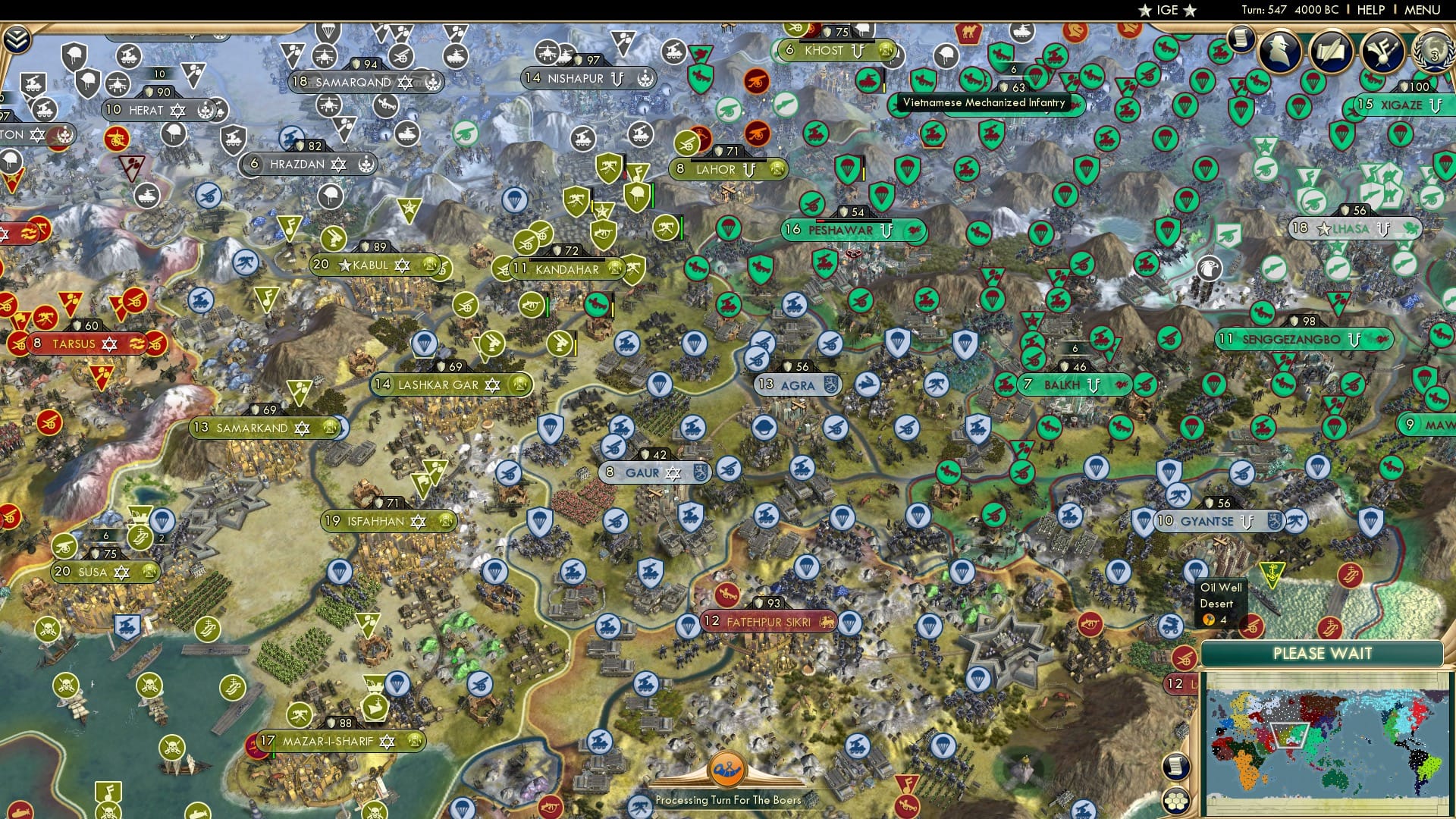Open the Civilopedia scroll above the minimap
This screenshot has width=1456, height=819.
coord(1176,767)
